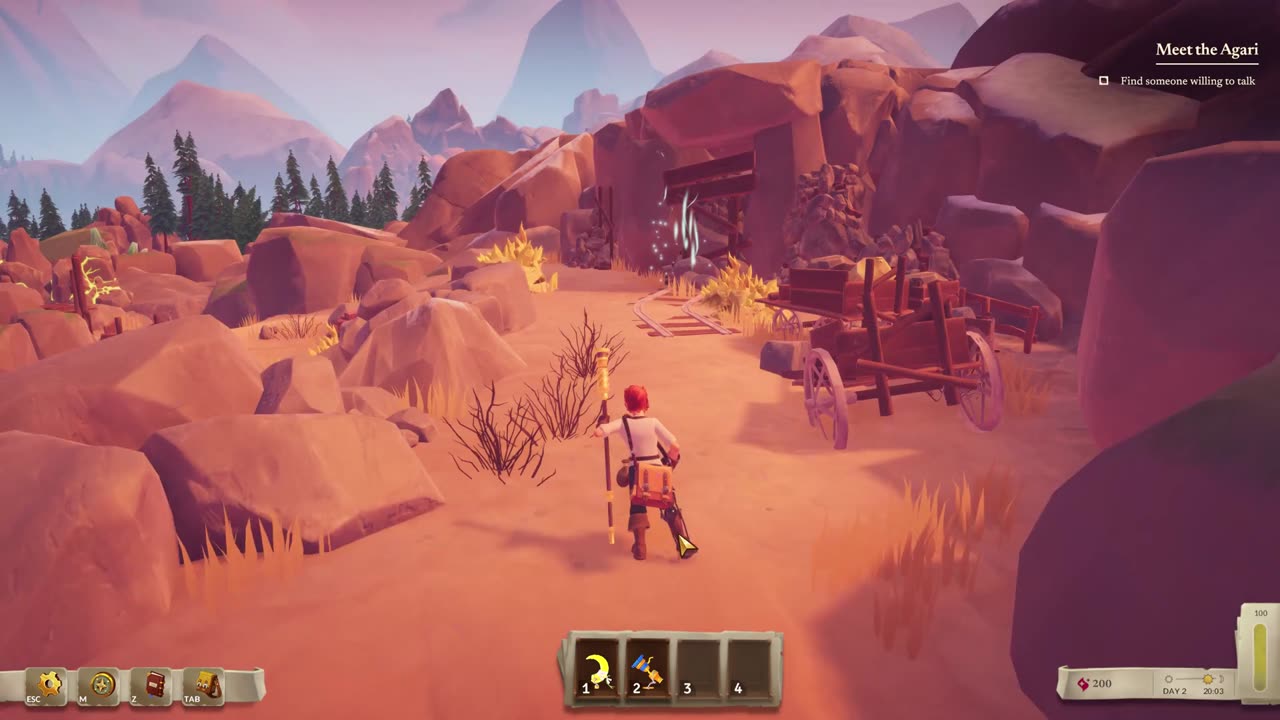The width and height of the screenshot is (1280, 720).
Task: Open settings with the gear icon
Action: (47, 685)
